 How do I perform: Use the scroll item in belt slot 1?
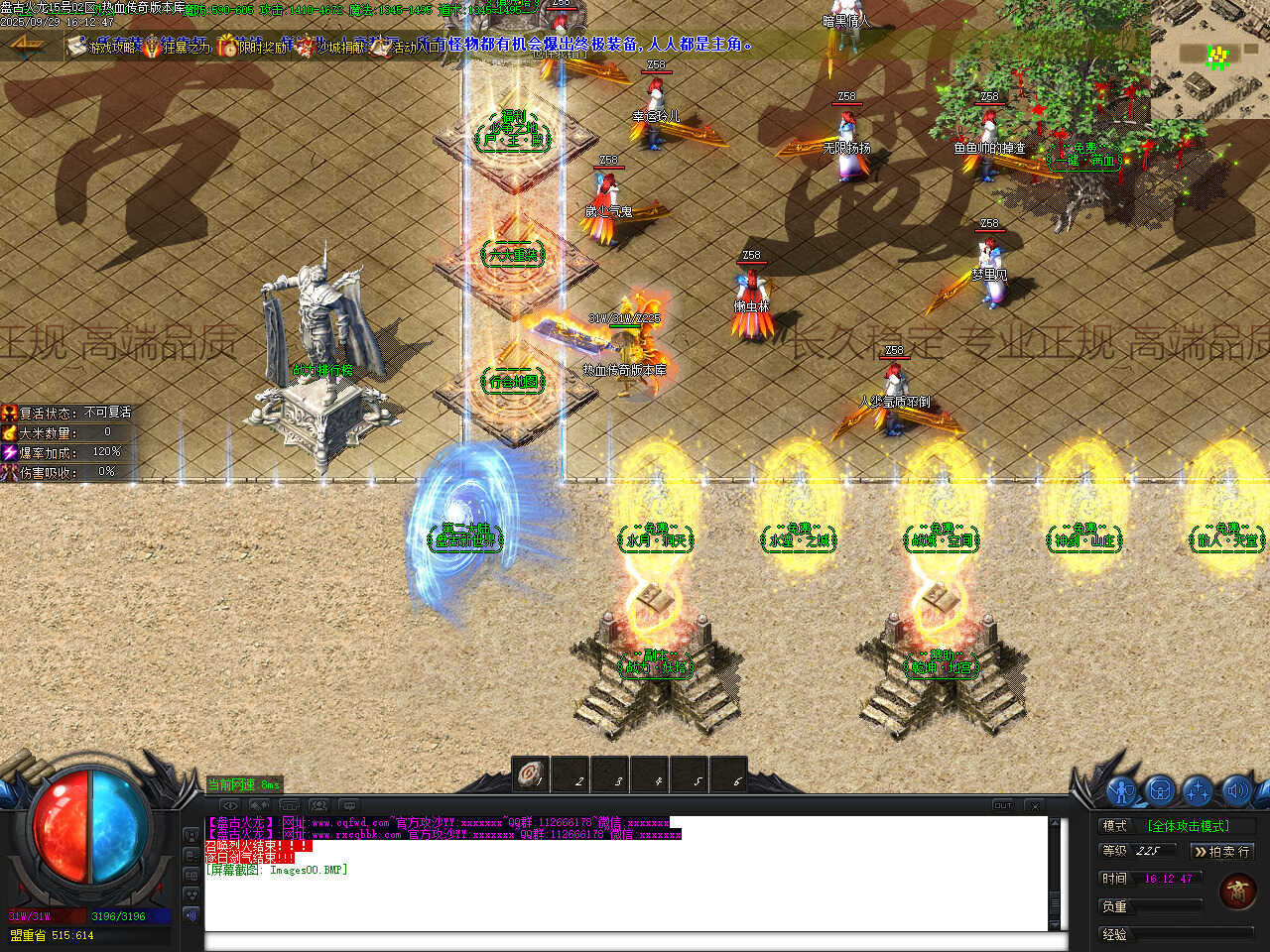coord(531,774)
